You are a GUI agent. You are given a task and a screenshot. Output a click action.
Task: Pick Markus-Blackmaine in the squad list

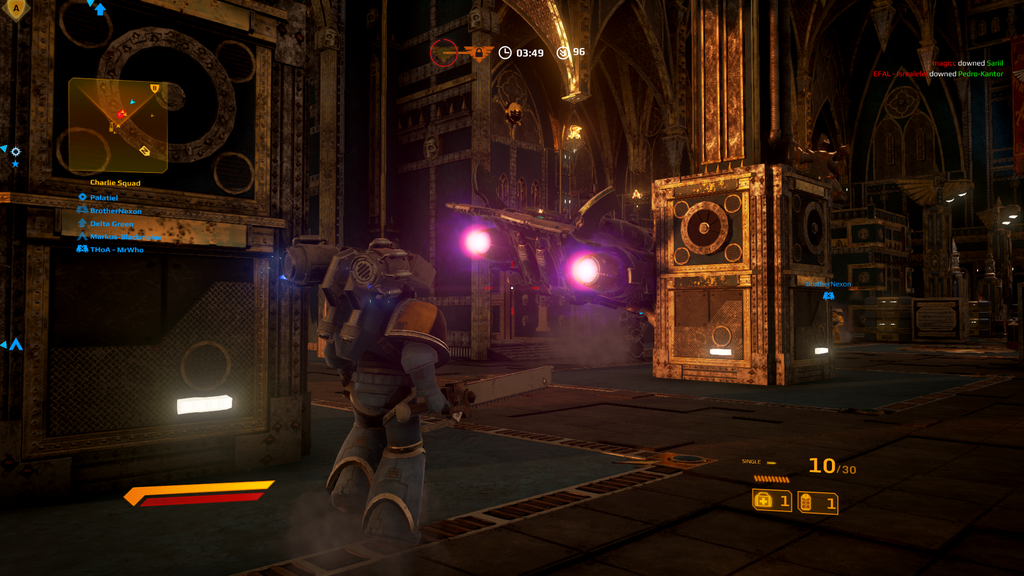coord(124,237)
